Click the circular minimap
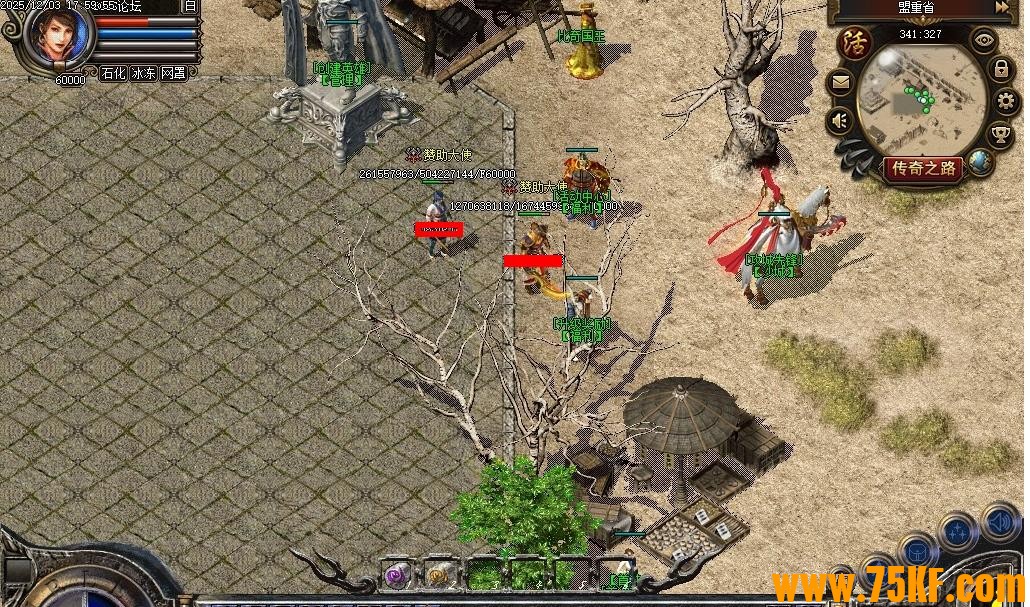Viewport: 1030px width, 607px height. (921, 100)
